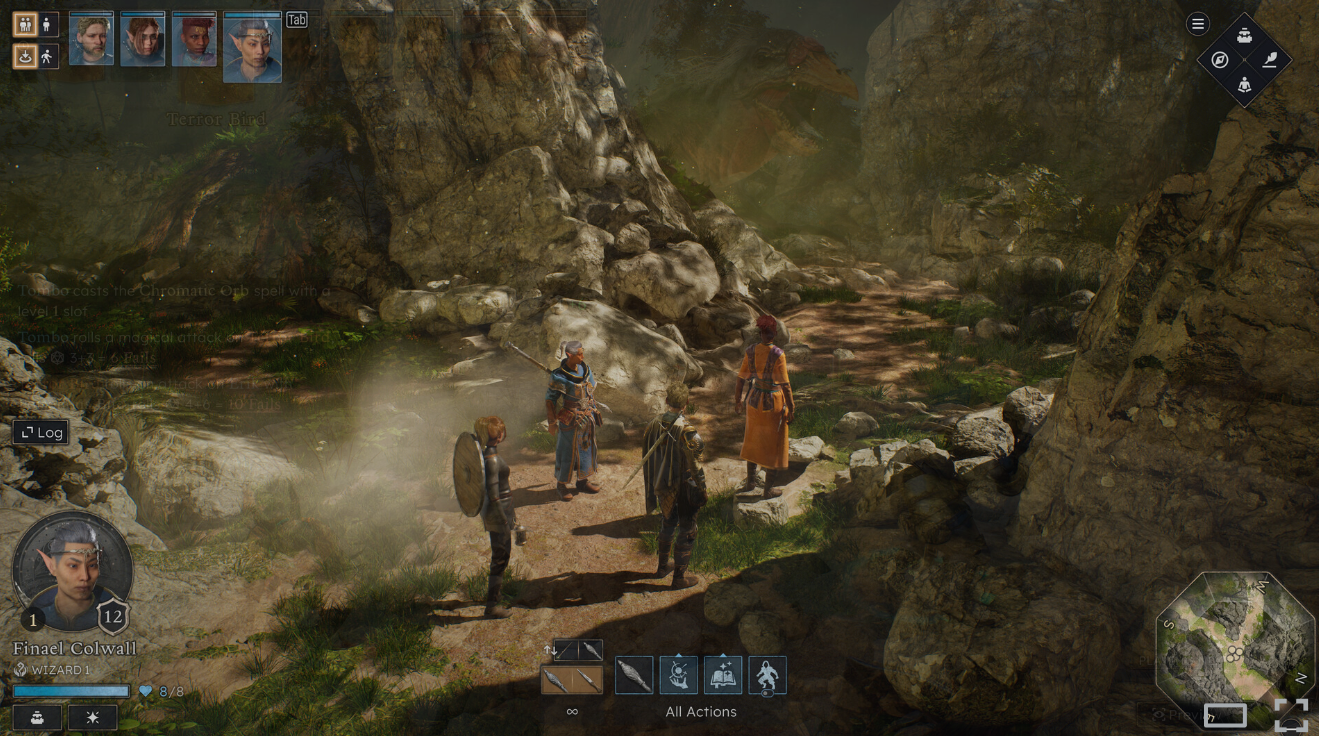Open the map via compass icon
Screen dimensions: 1319x736
pos(1220,60)
